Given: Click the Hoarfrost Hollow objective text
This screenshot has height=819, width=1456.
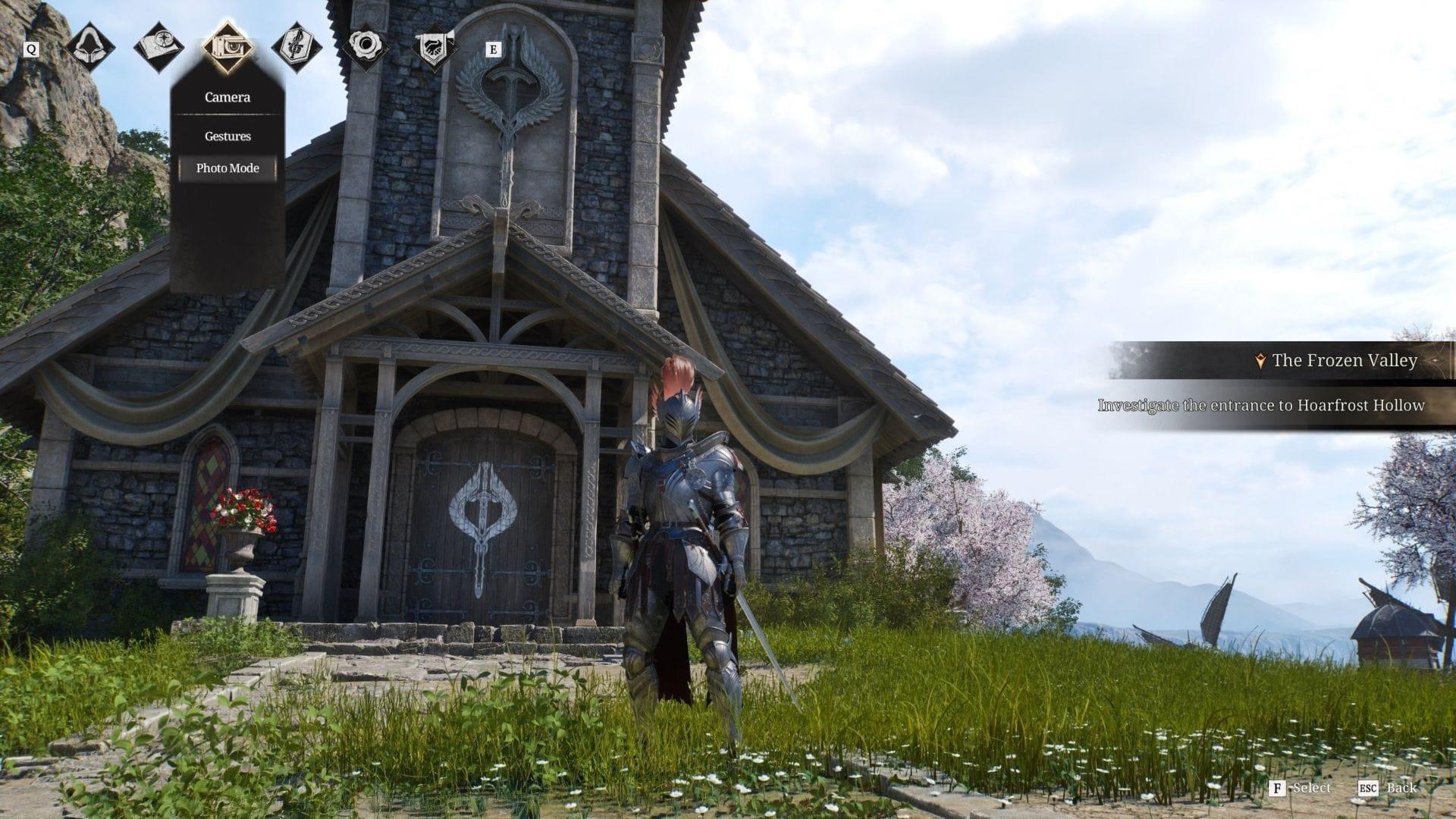Looking at the screenshot, I should click(1261, 406).
